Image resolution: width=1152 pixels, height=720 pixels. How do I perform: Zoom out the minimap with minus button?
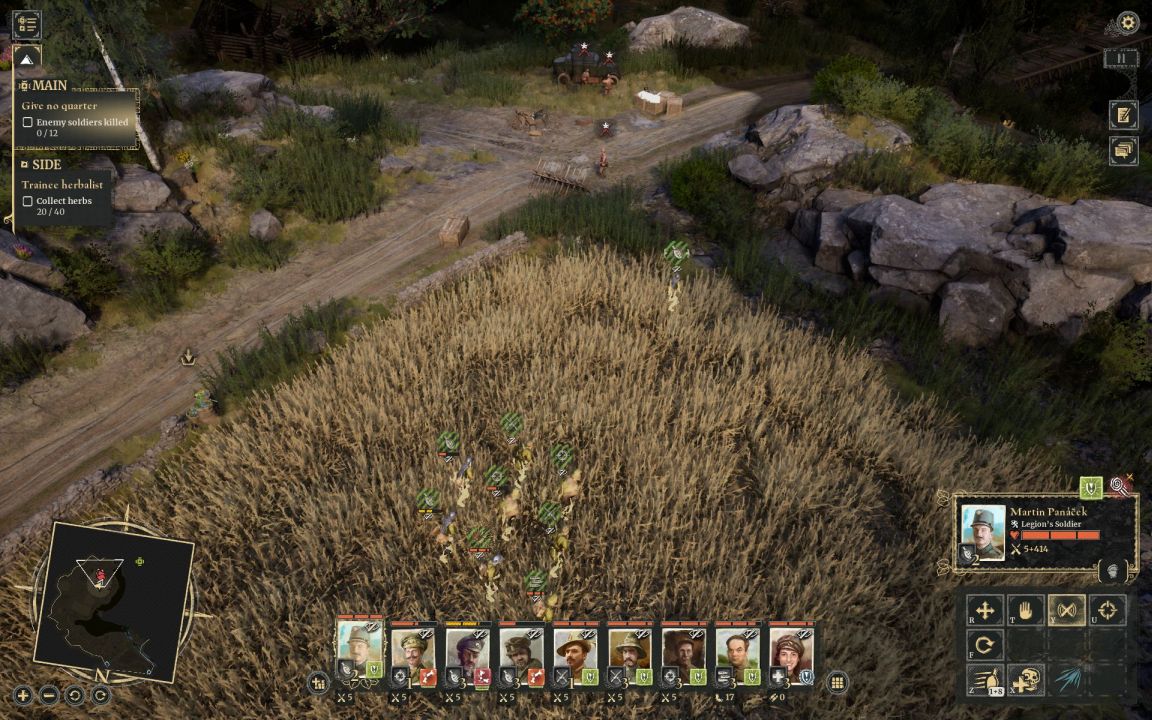click(x=49, y=696)
